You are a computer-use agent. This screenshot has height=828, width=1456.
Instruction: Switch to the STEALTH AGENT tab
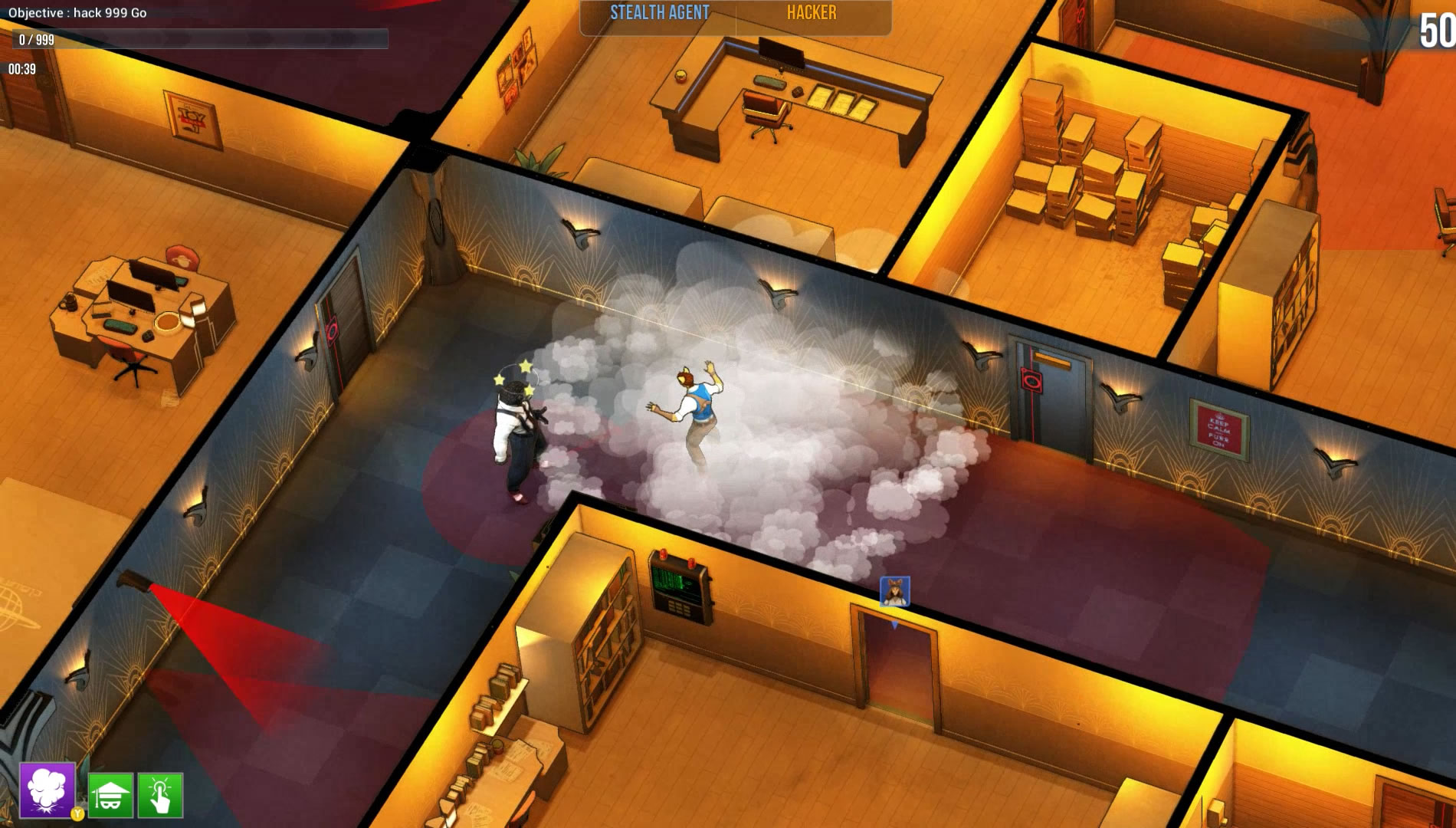661,12
